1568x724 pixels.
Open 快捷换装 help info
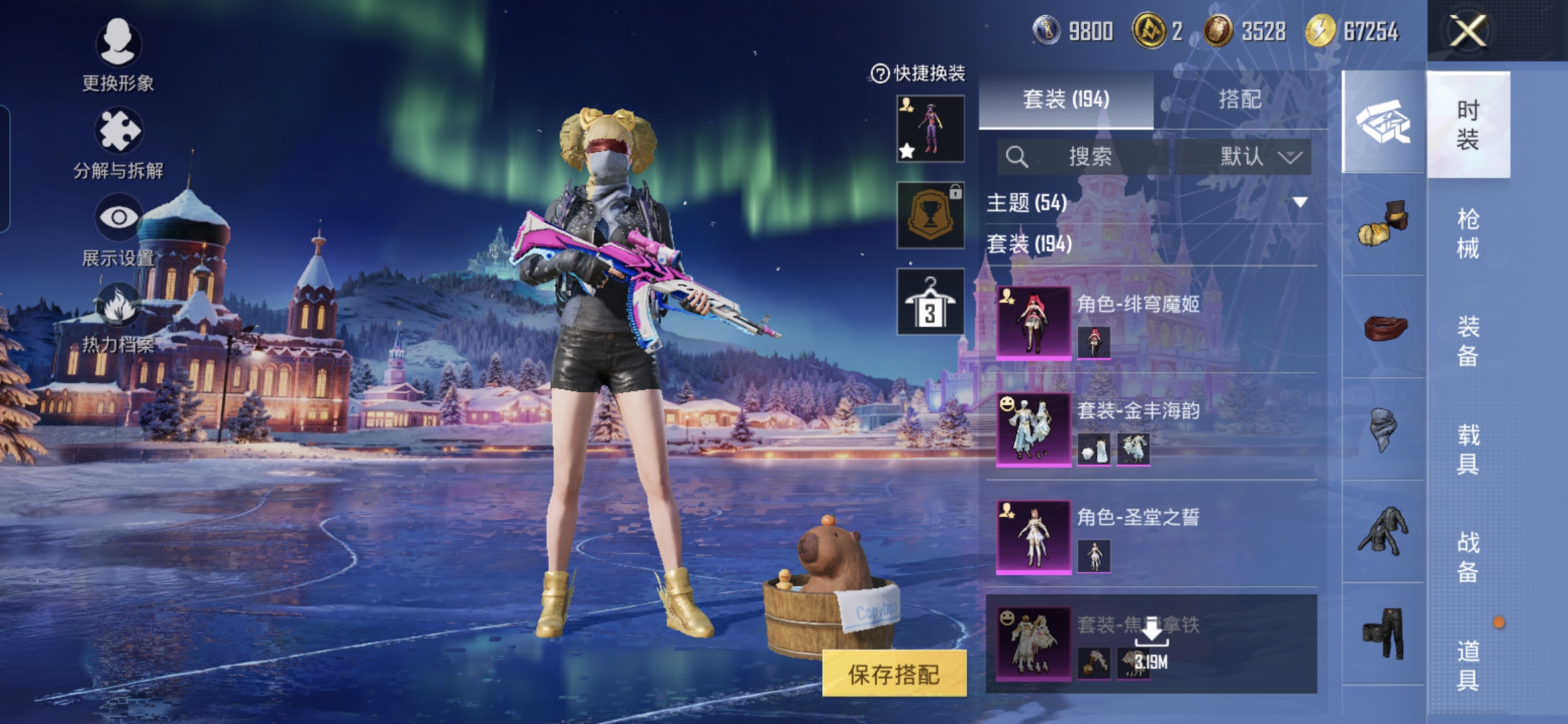(x=879, y=73)
